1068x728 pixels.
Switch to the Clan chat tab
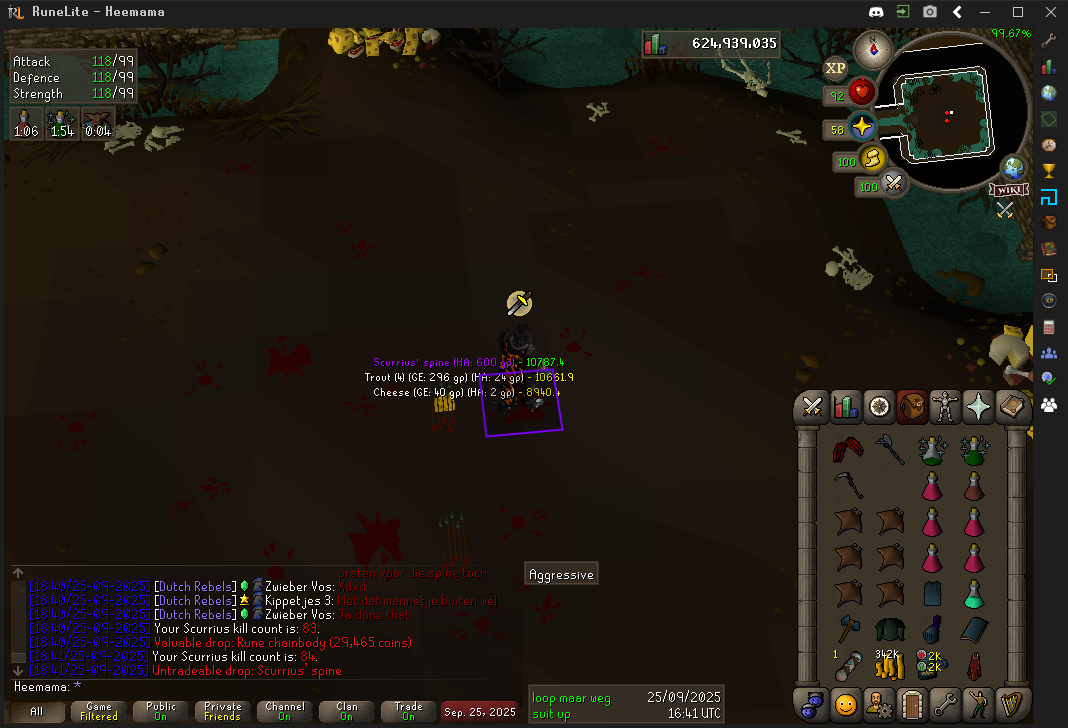point(347,711)
